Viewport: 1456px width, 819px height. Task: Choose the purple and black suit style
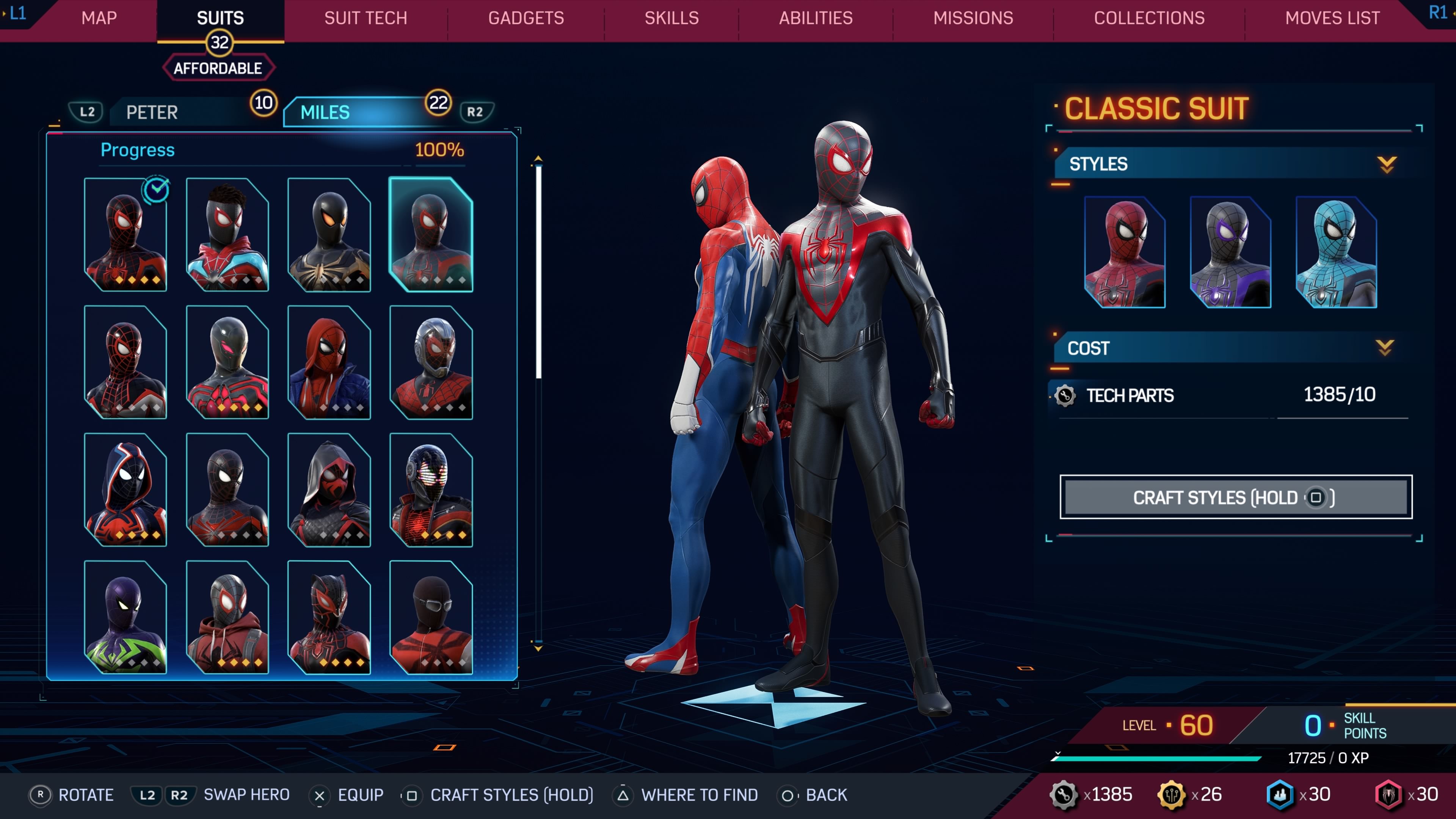1230,252
